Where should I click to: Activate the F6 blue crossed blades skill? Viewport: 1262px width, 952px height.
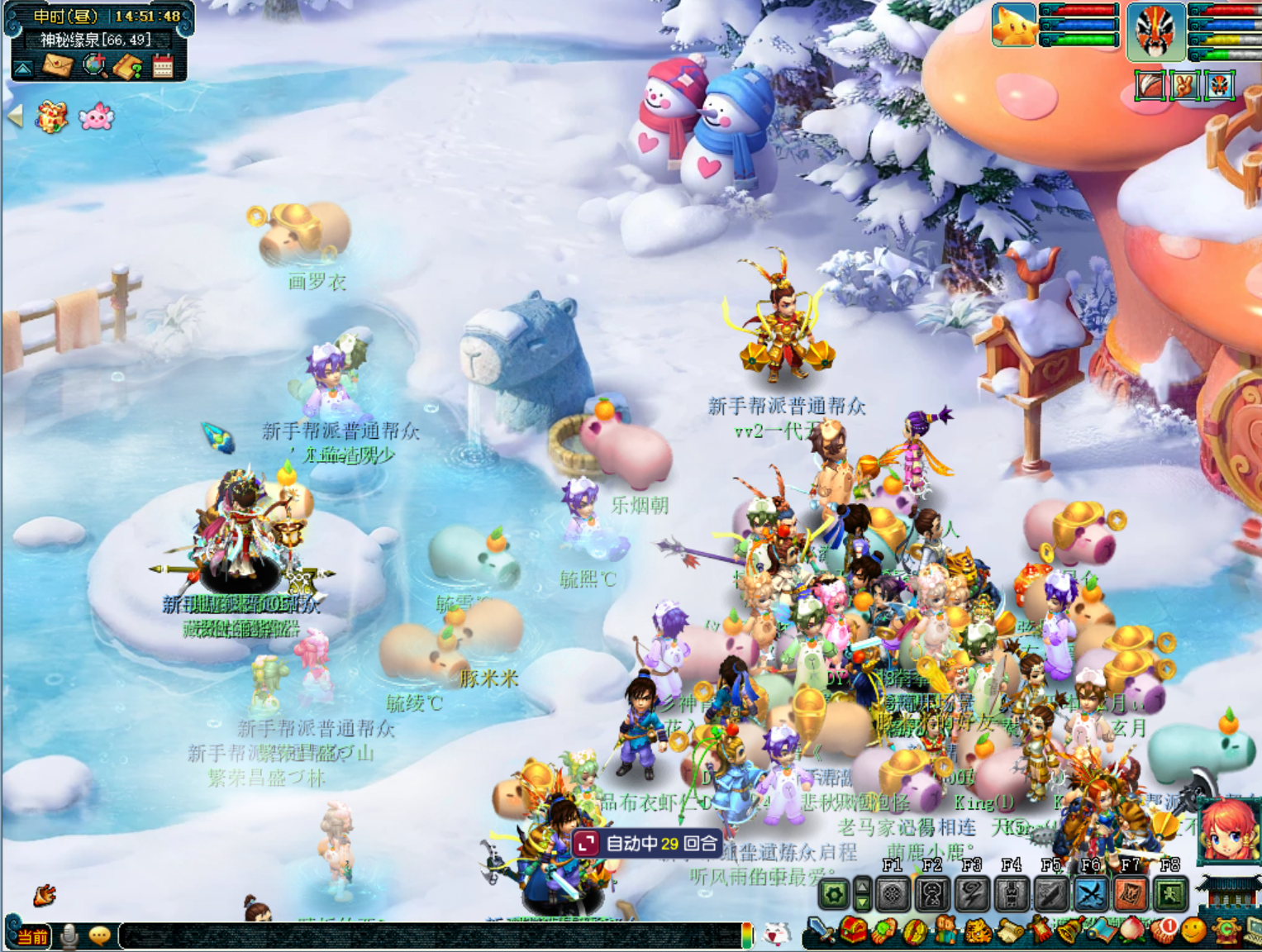pyautogui.click(x=1091, y=894)
